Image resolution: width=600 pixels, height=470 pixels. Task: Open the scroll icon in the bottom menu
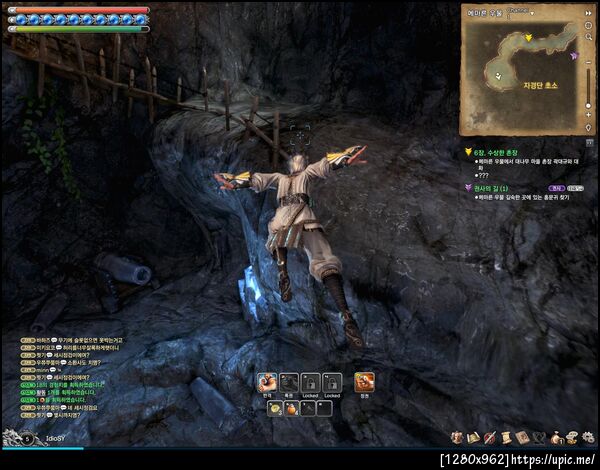click(507, 437)
